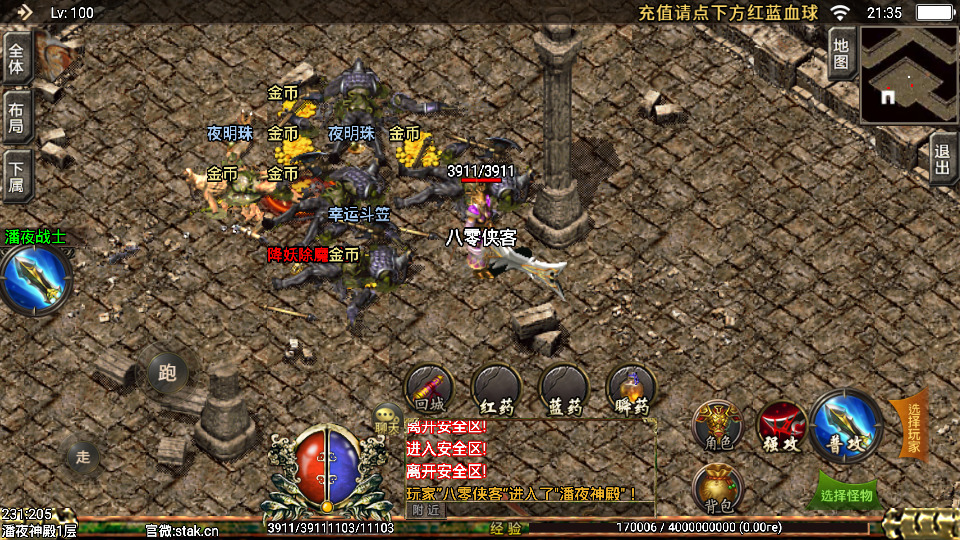
Task: Activate the 强攻 forced attack skill
Action: 782,425
